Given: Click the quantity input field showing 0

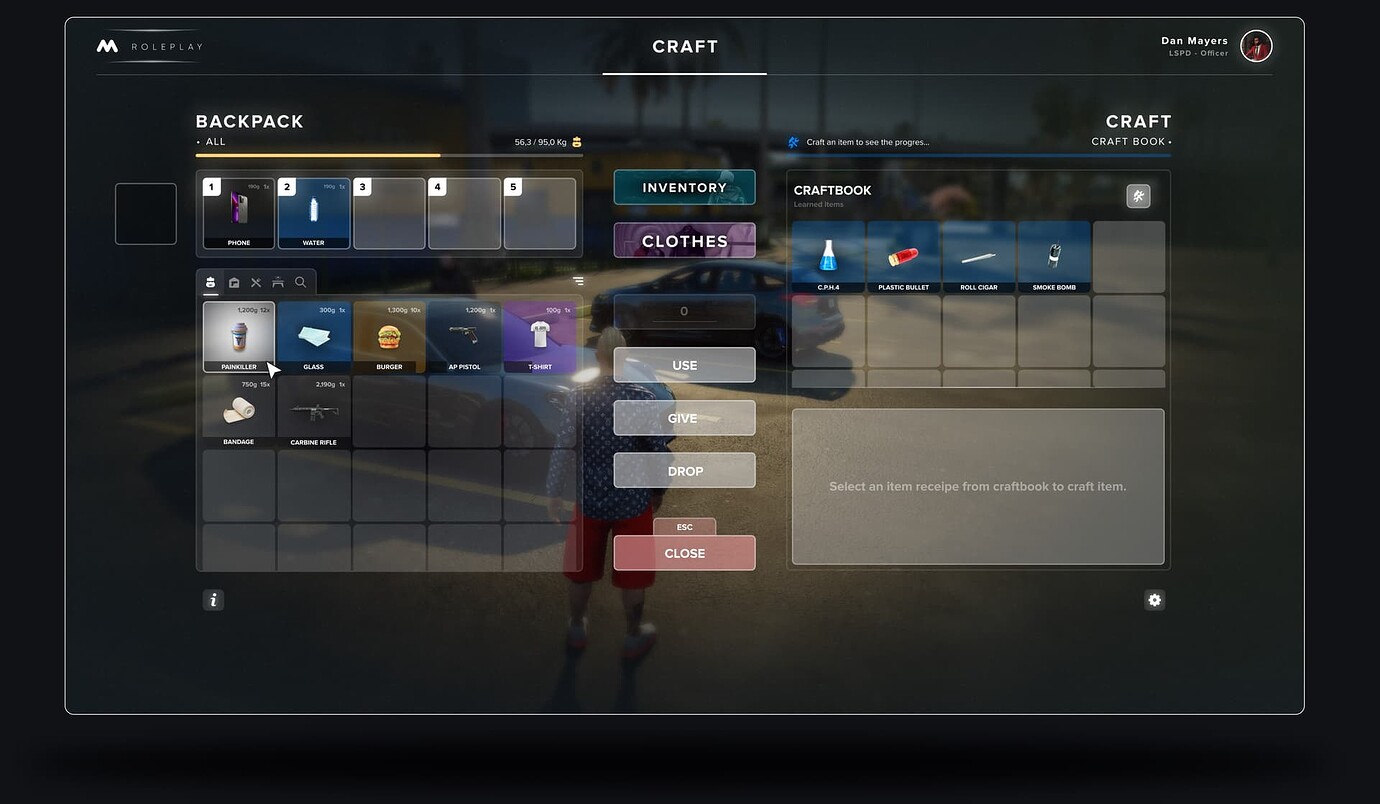Looking at the screenshot, I should [x=684, y=311].
